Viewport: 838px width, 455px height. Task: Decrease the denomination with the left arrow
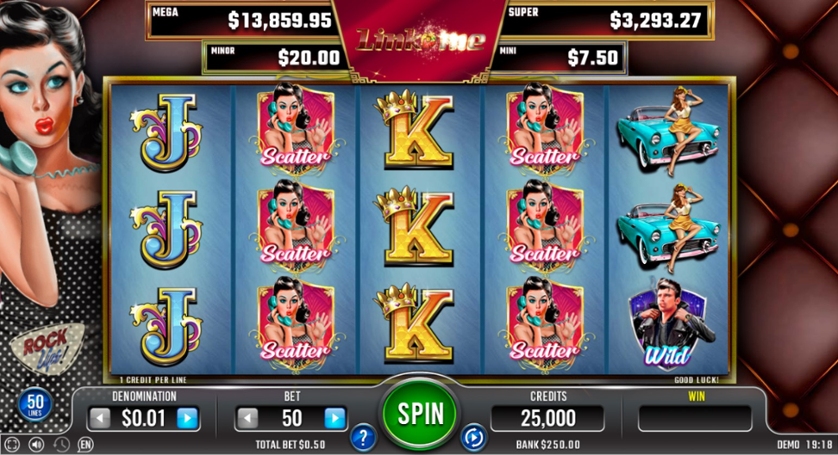point(99,418)
